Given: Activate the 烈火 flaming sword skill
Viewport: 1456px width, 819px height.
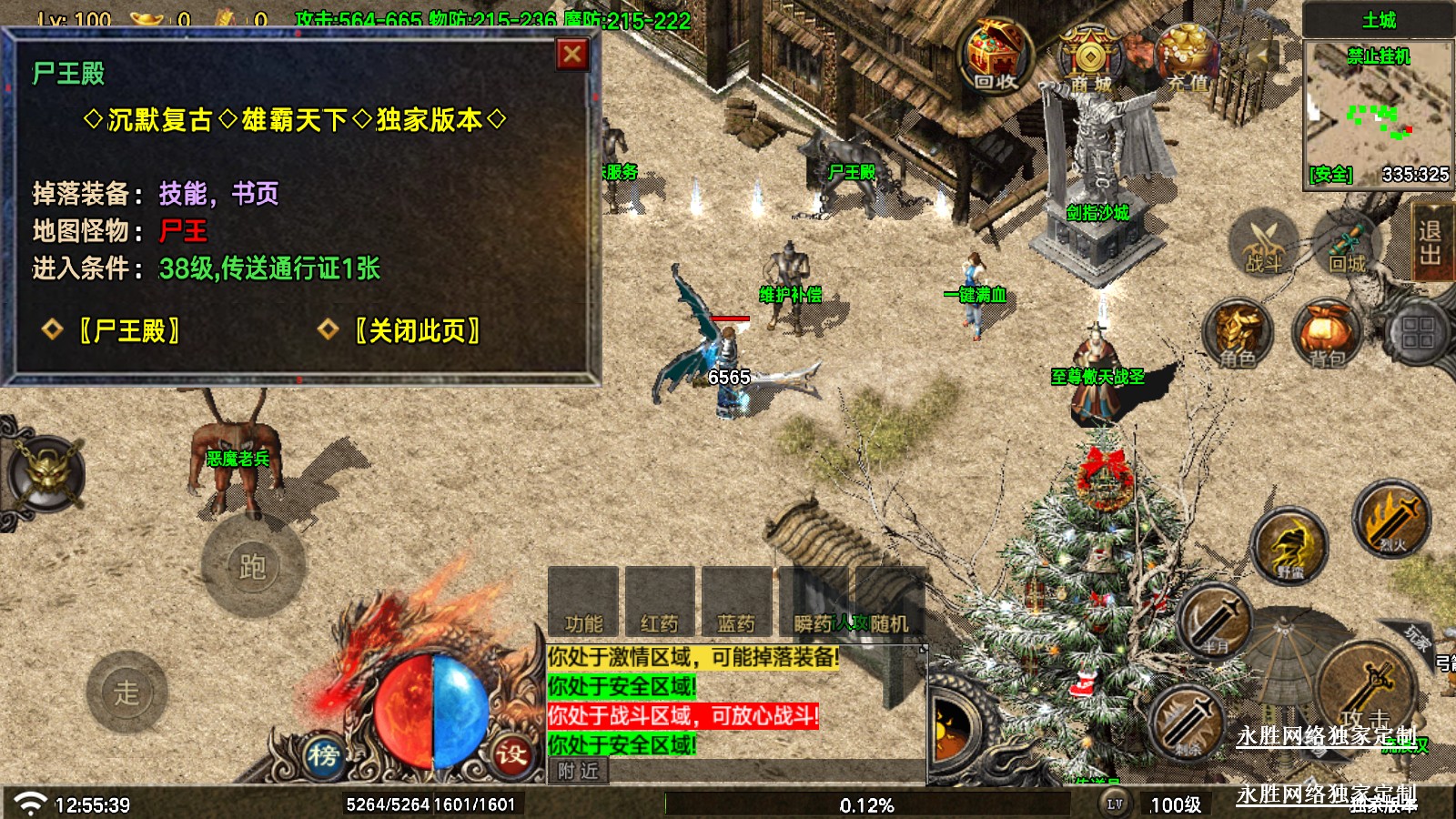Looking at the screenshot, I should coord(1390,521).
